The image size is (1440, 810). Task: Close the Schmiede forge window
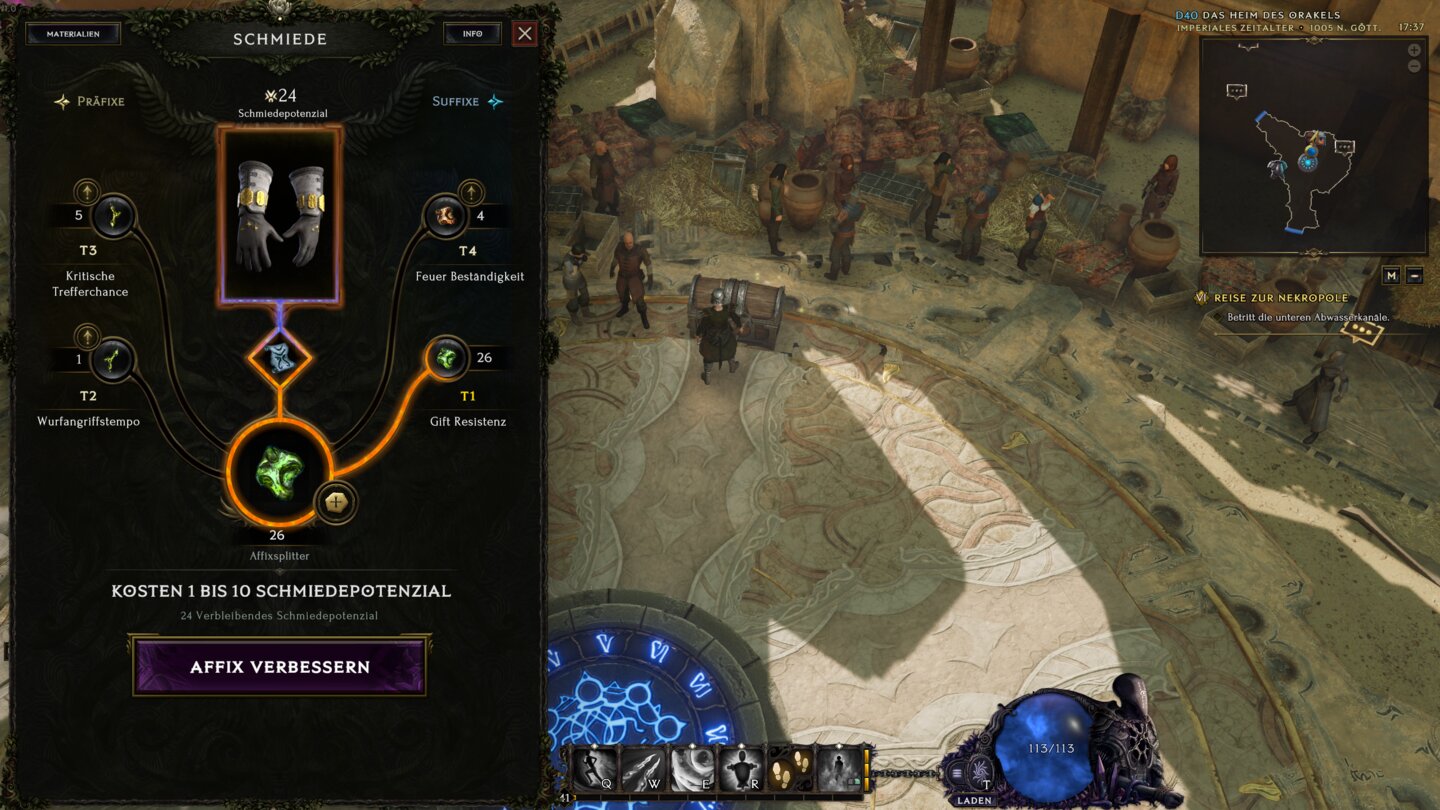tap(525, 34)
